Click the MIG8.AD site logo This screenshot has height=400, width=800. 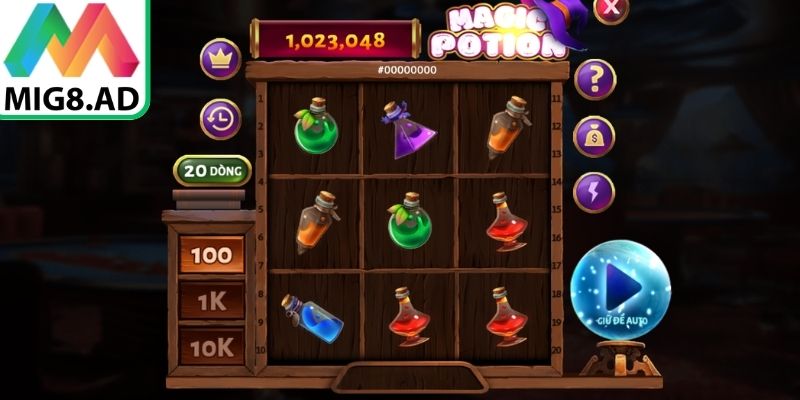point(75,57)
